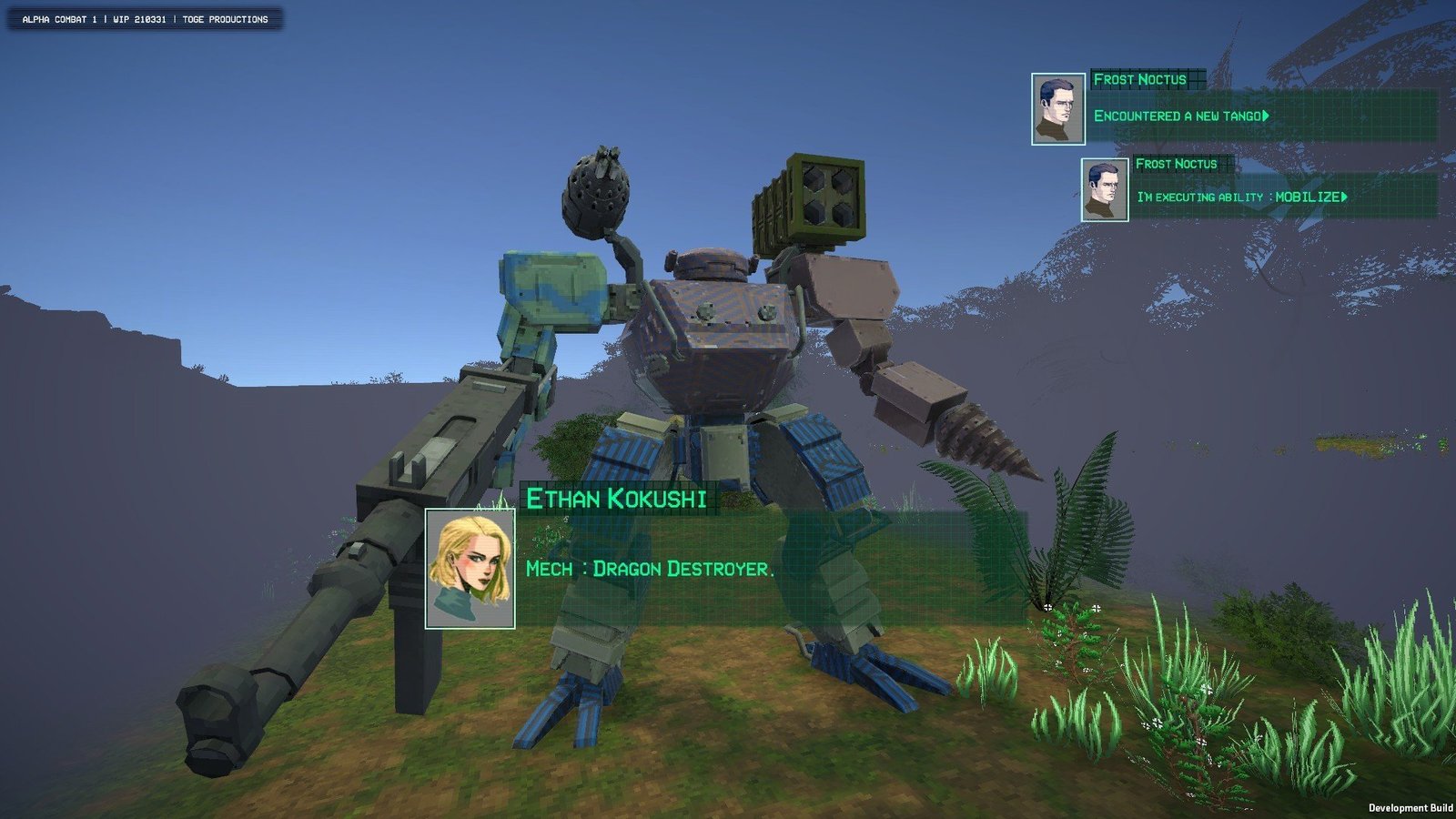1456x819 pixels.
Task: Click Frost Noctus portrait beside the Mobilize message
Action: (1105, 189)
